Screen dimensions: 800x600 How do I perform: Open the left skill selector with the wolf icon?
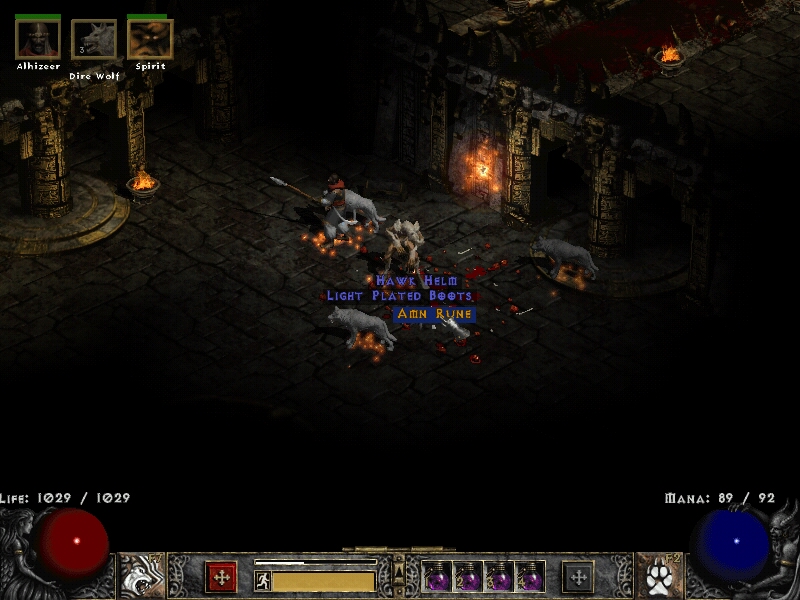click(x=143, y=576)
